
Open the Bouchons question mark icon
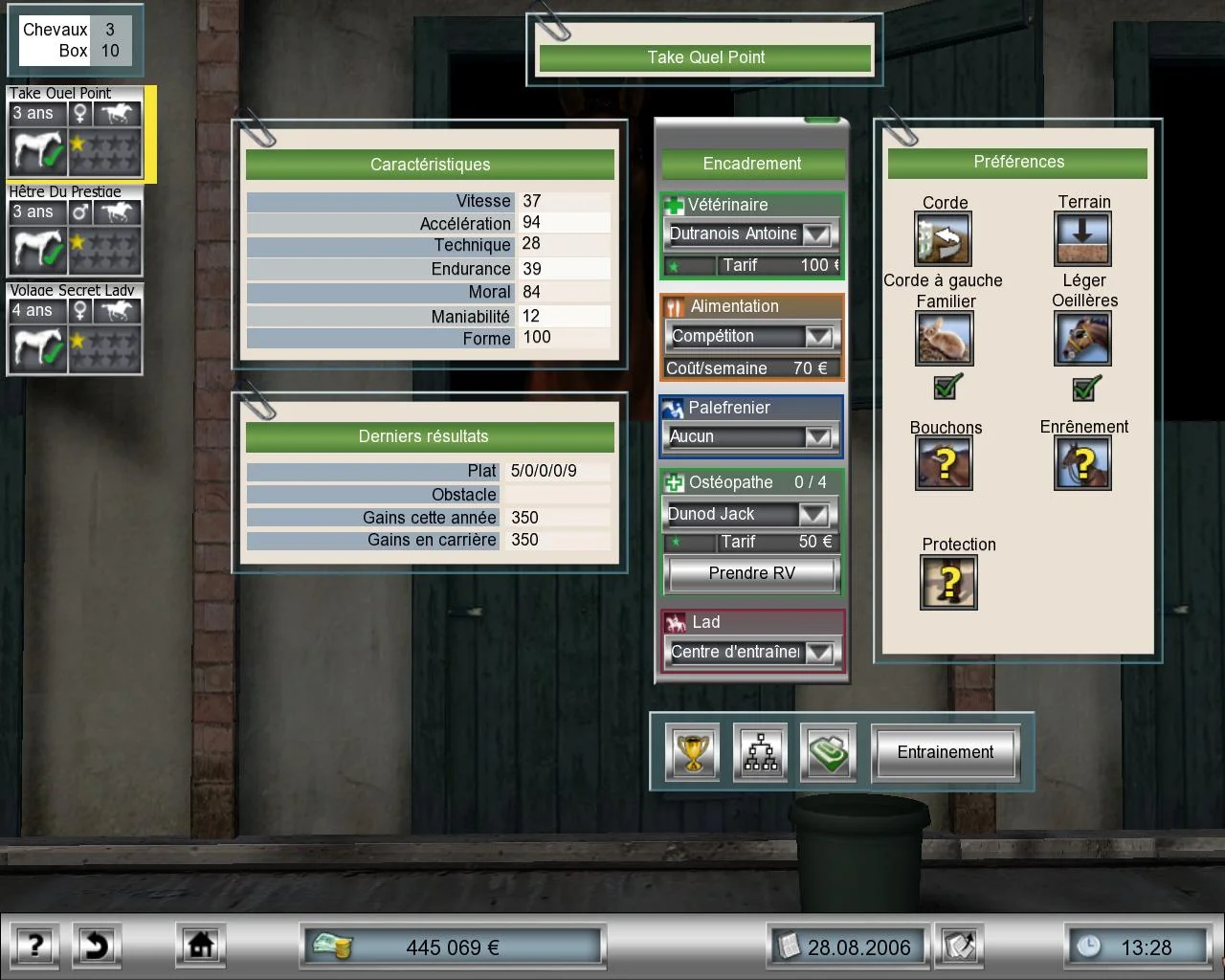pyautogui.click(x=944, y=462)
